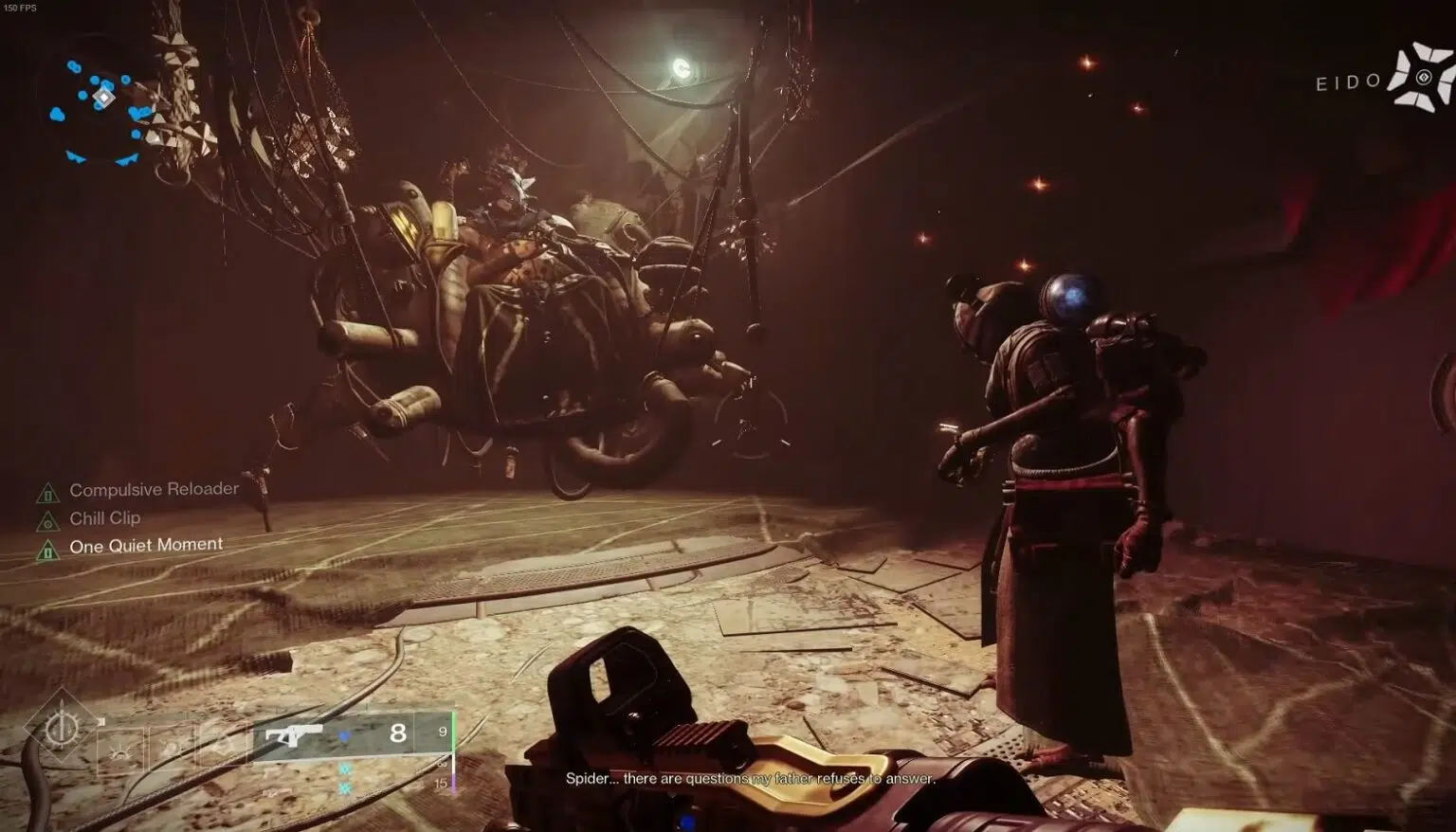
Task: Click the radar minimap
Action: [100, 105]
